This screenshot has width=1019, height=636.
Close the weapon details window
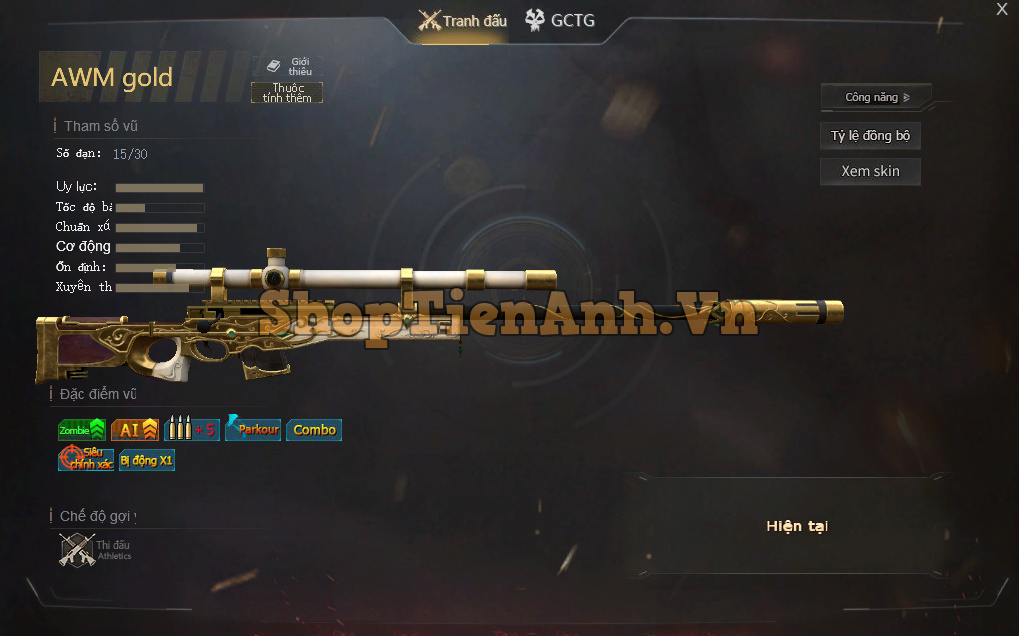point(1002,10)
